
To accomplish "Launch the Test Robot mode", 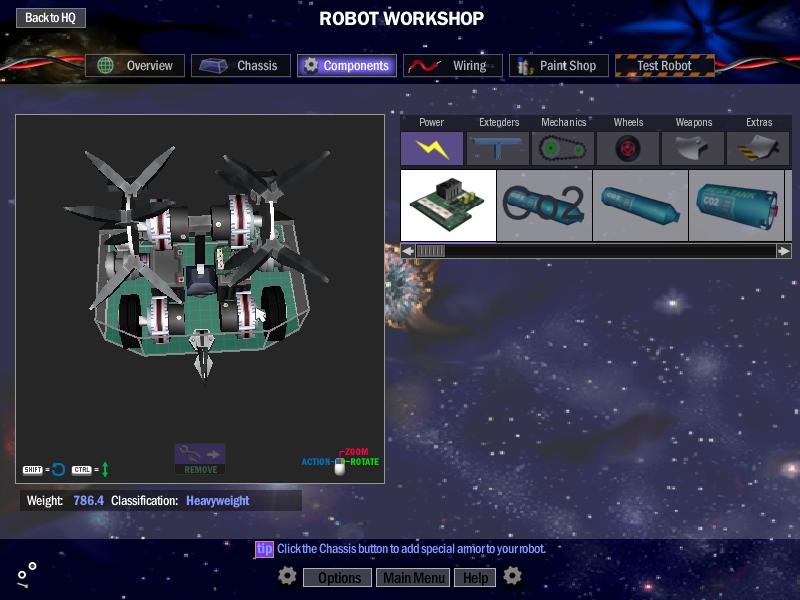I will point(665,66).
